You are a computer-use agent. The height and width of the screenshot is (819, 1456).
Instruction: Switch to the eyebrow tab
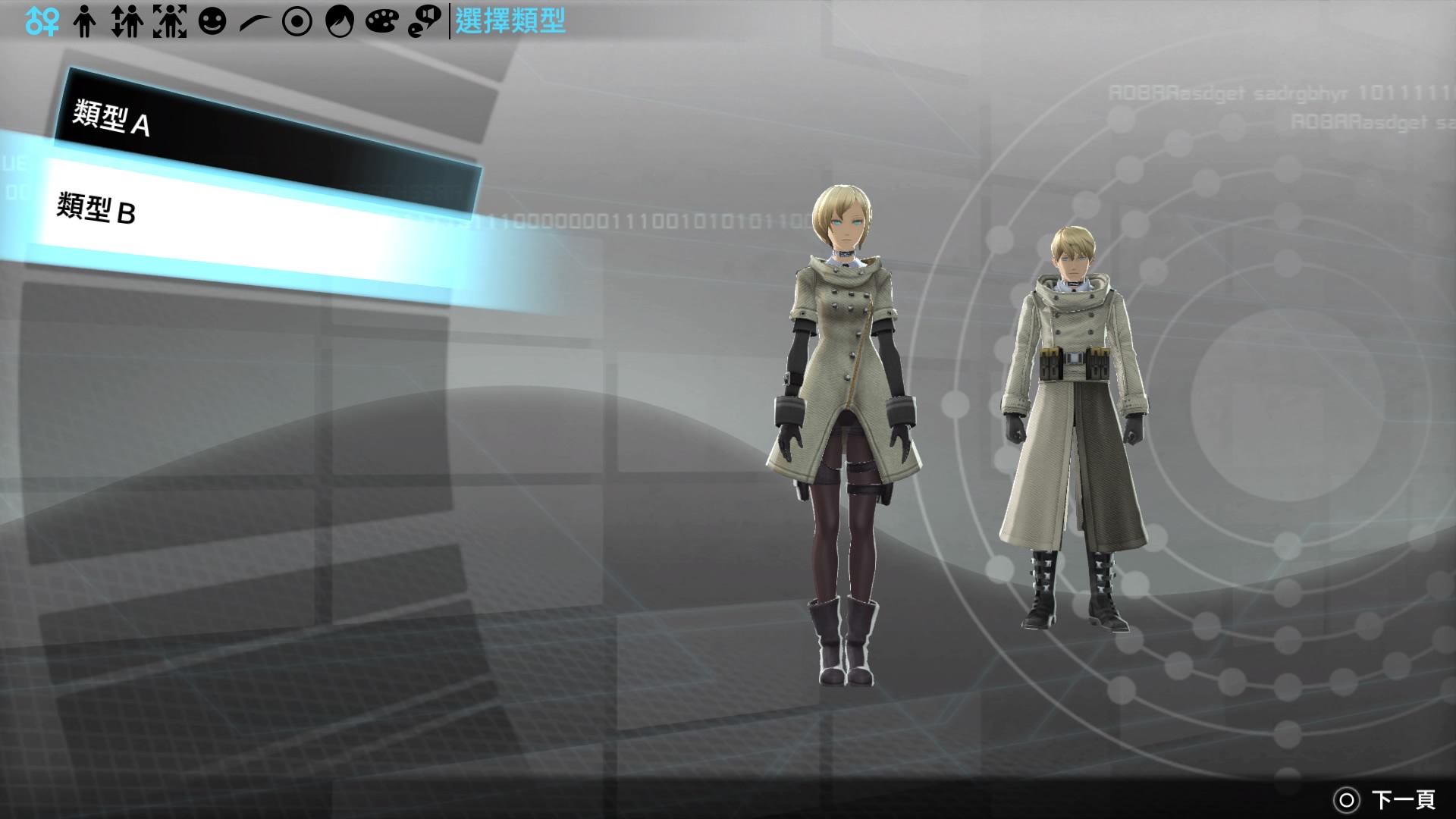[x=255, y=21]
